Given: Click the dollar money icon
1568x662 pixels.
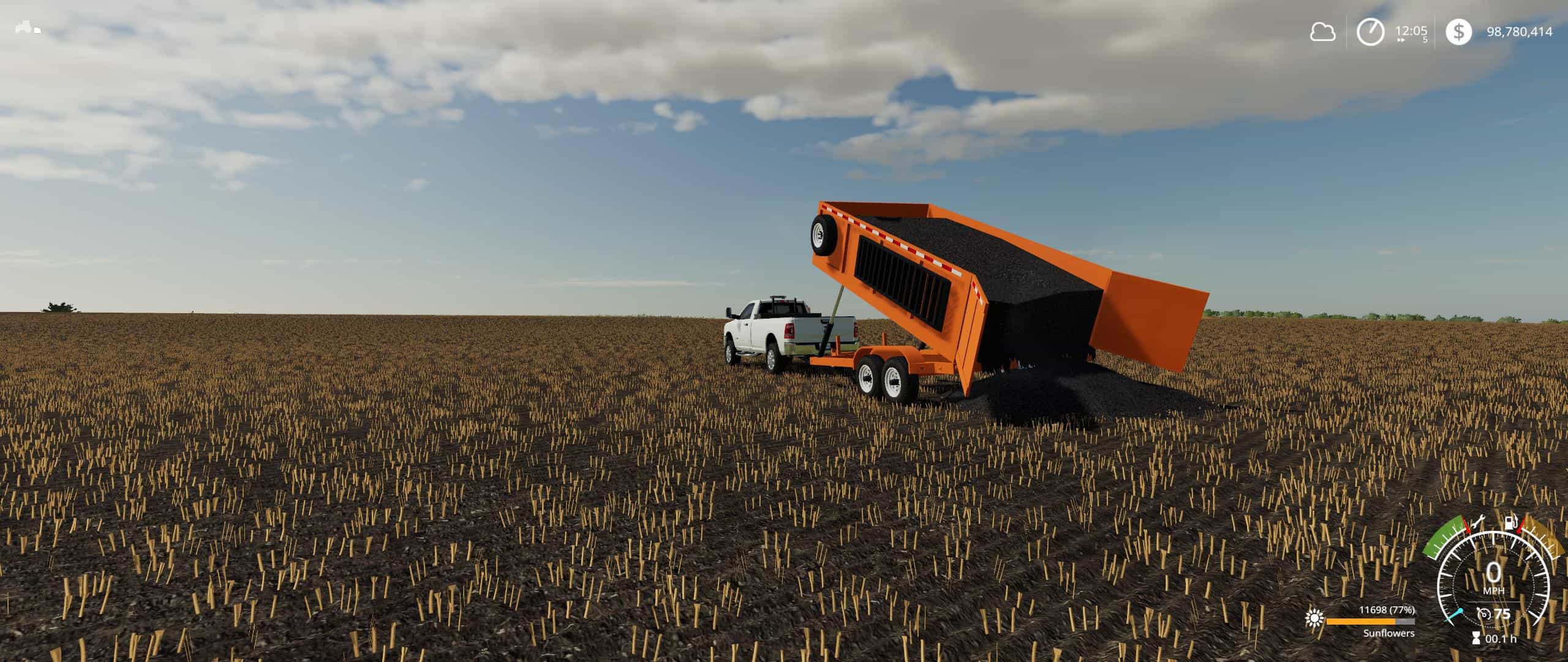Looking at the screenshot, I should click(x=1458, y=31).
